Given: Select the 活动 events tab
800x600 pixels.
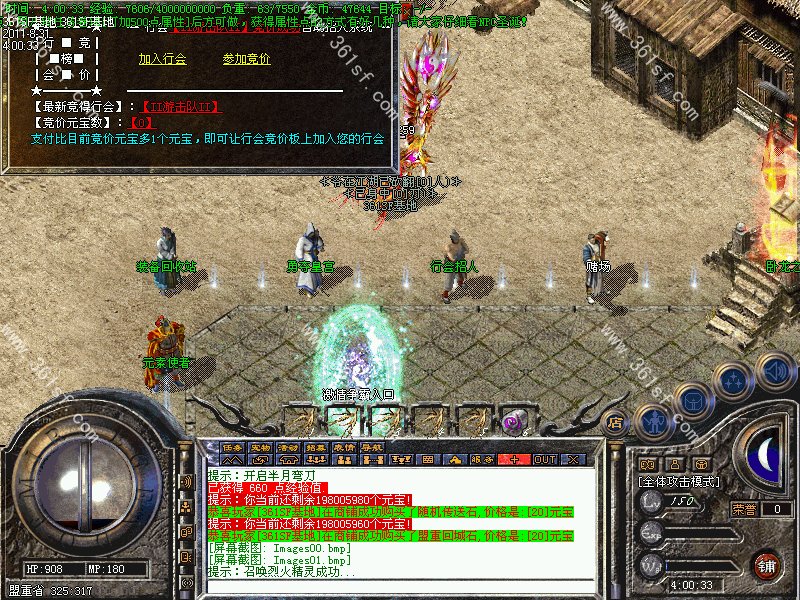Looking at the screenshot, I should click(289, 446).
